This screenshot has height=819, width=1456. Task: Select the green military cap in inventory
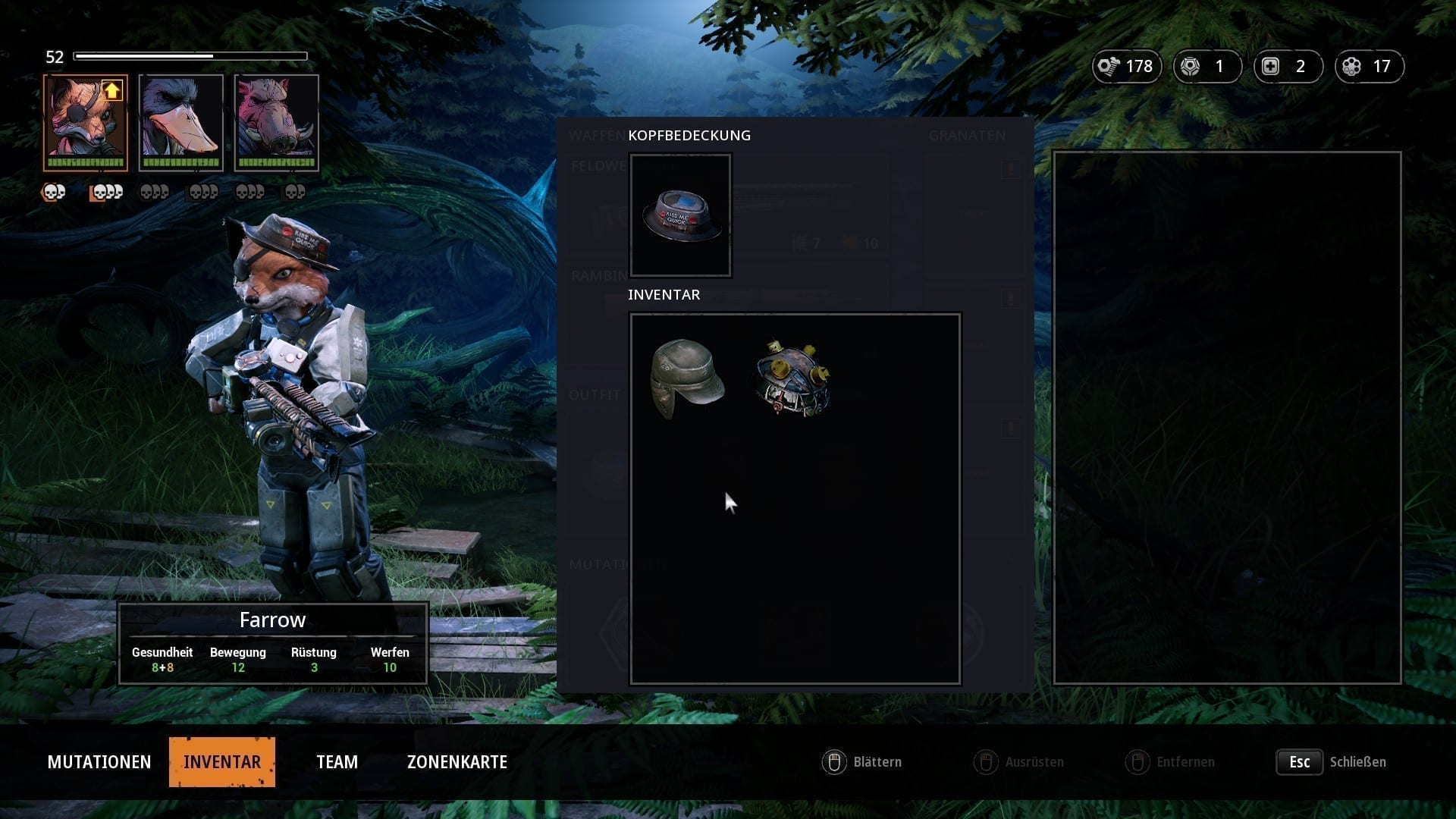(x=687, y=378)
